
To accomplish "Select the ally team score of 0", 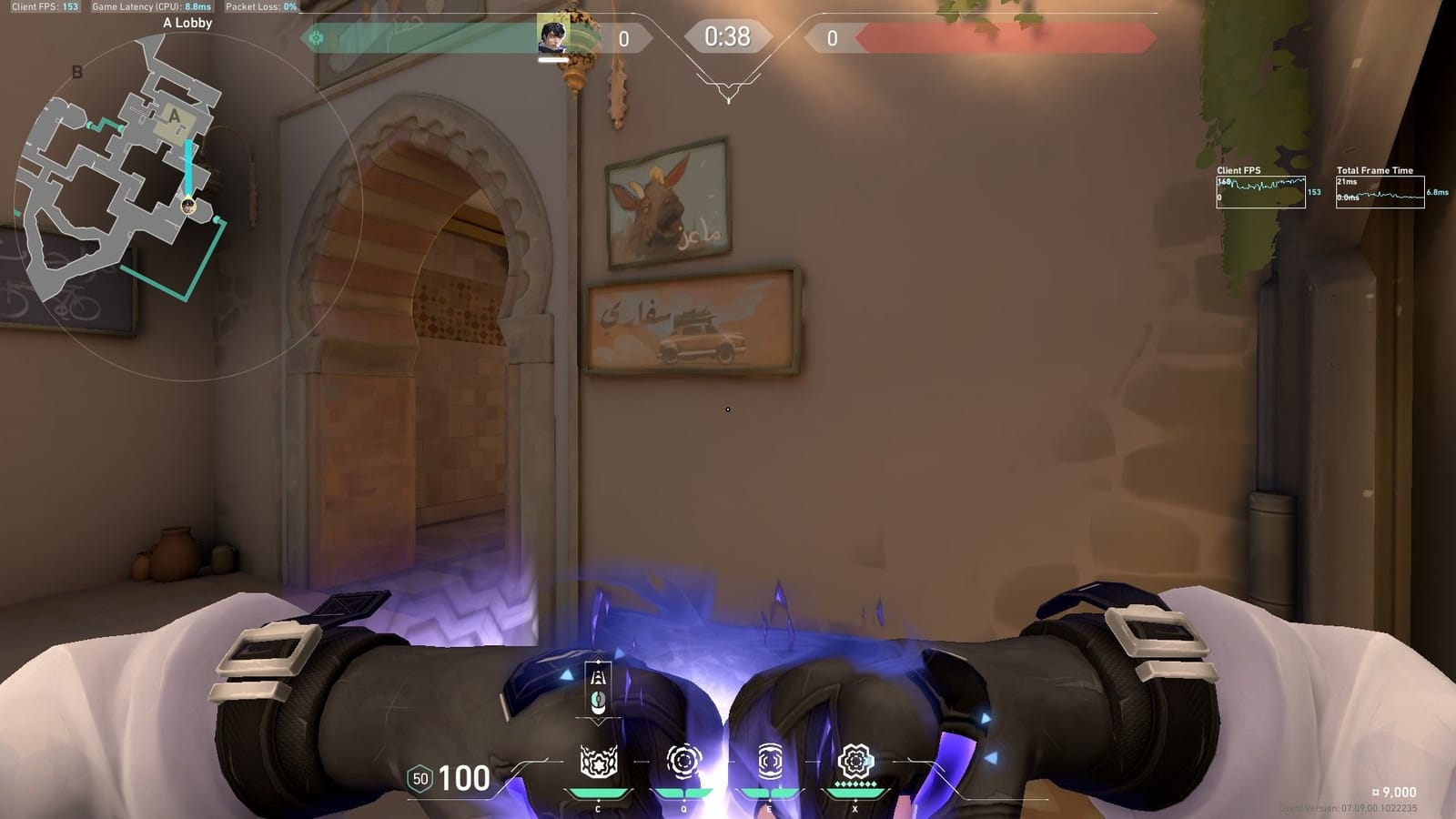I will [623, 37].
